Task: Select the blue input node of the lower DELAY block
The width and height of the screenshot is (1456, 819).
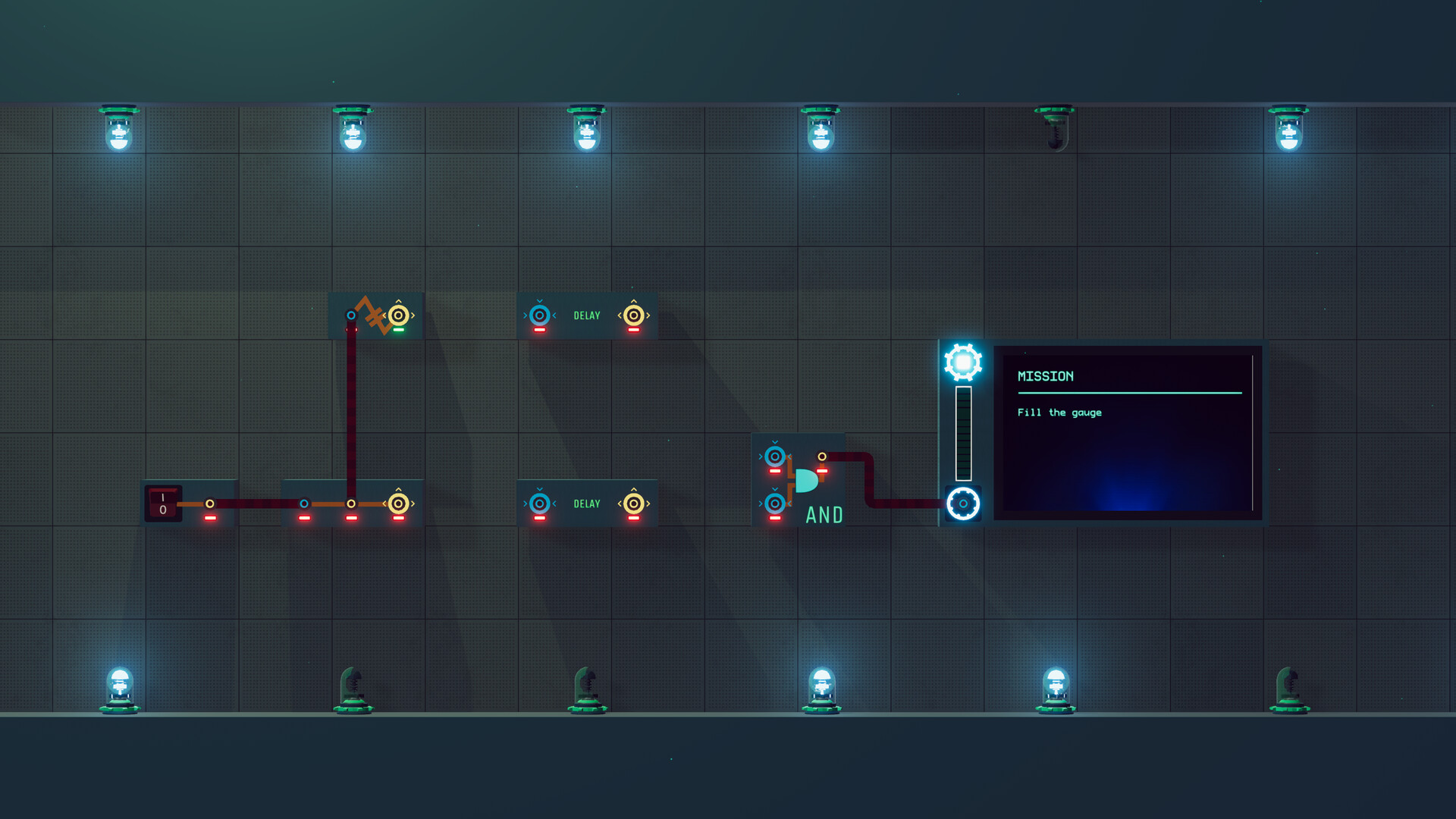Action: click(539, 502)
